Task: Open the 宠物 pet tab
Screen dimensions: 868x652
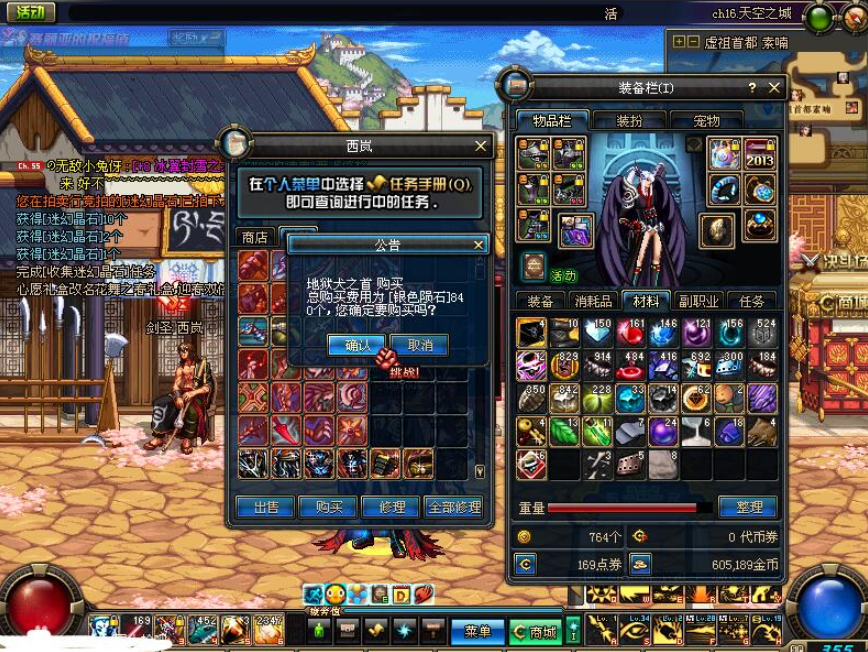Action: tap(706, 121)
